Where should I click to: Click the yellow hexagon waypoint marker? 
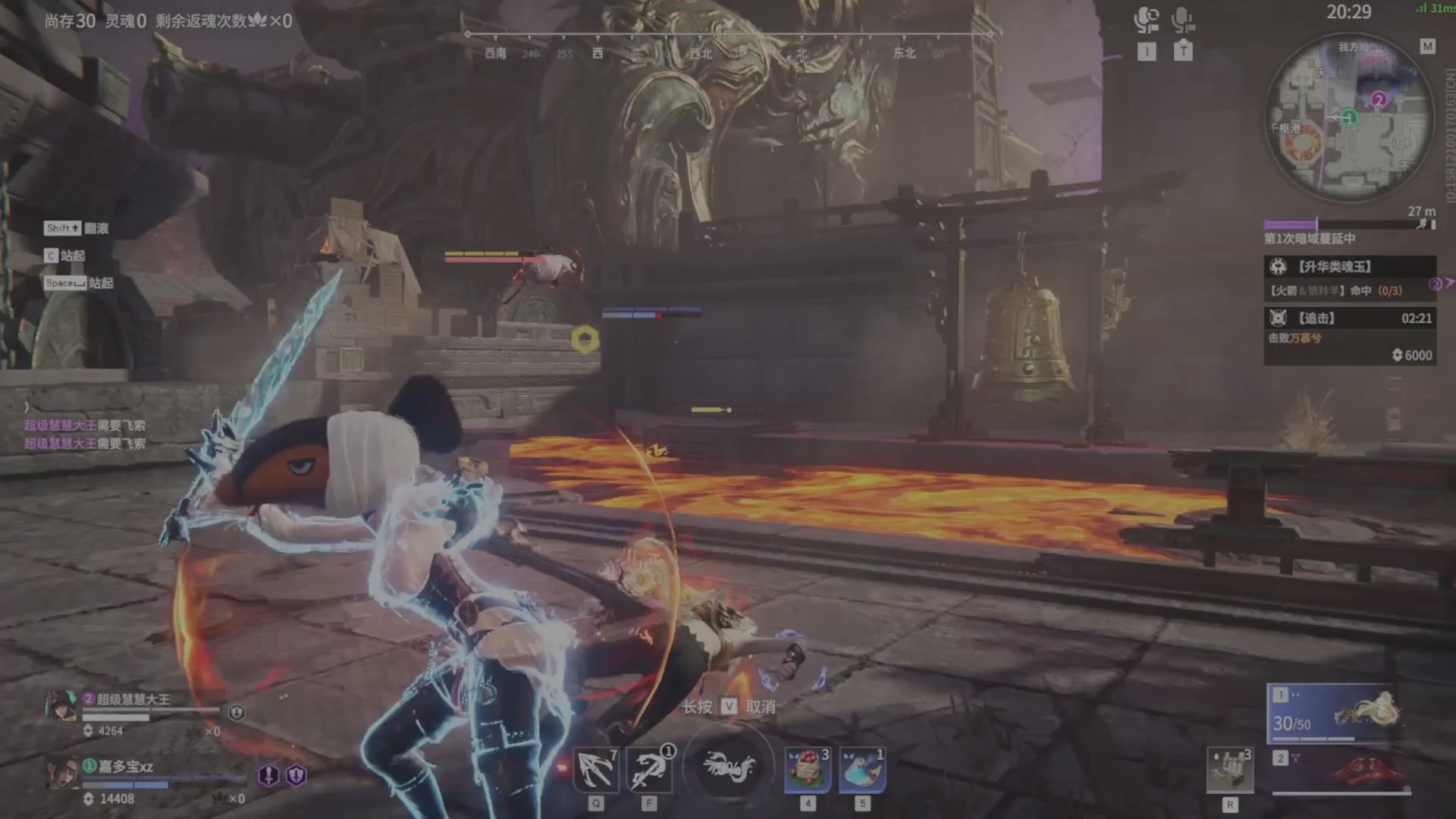[585, 339]
